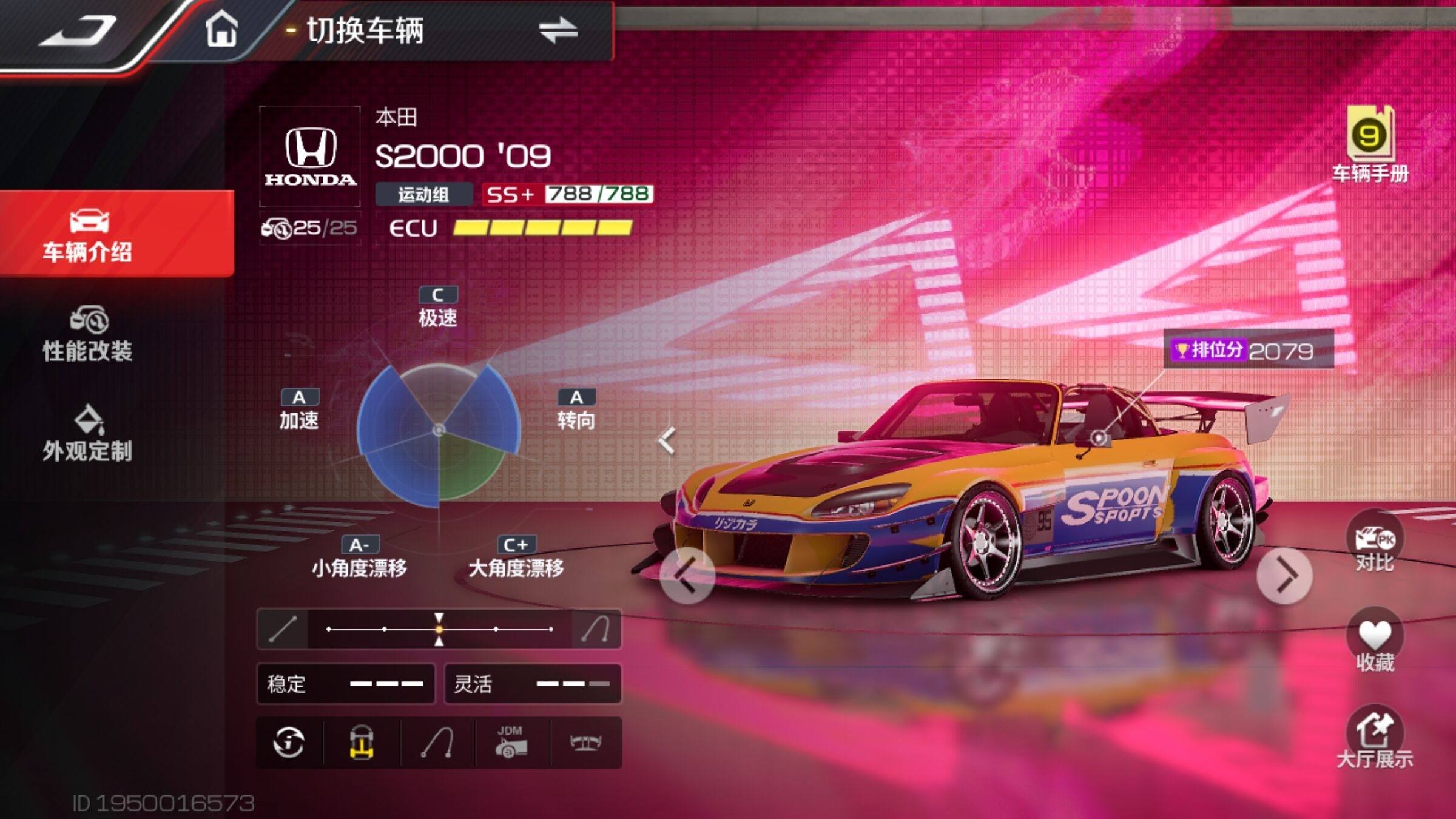Image resolution: width=1456 pixels, height=819 pixels.
Task: Adjust the handling tuning slider marker
Action: pos(439,629)
